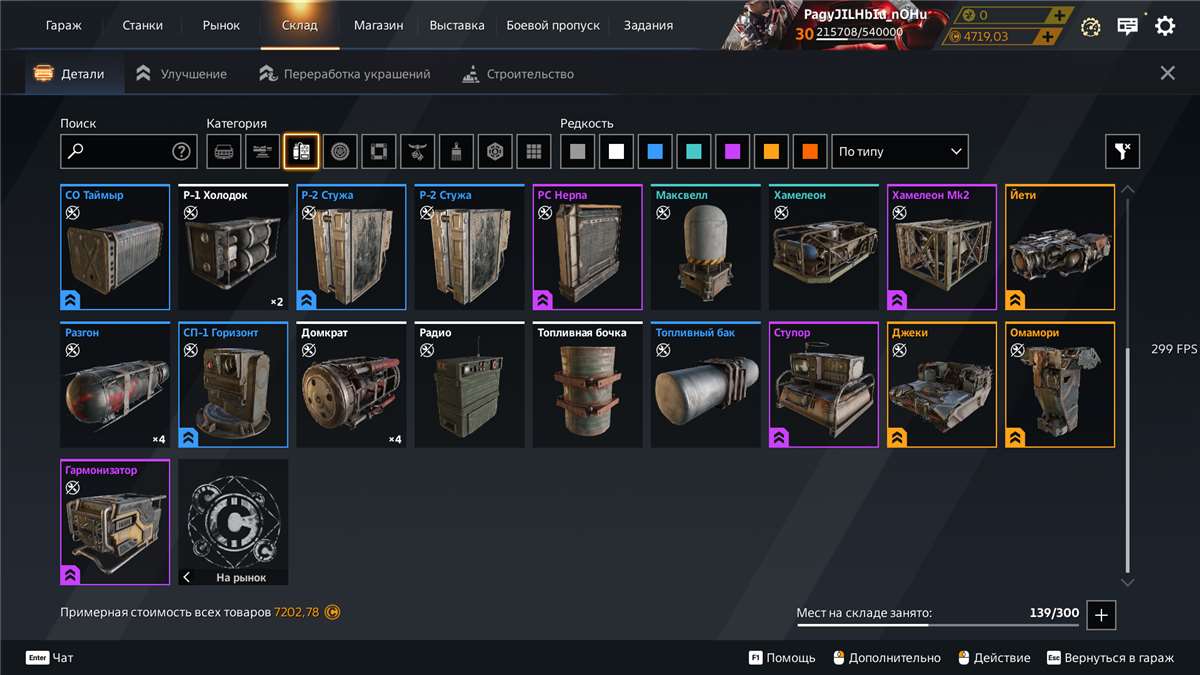Choose the Топливная бочка item
The width and height of the screenshot is (1200, 675).
tap(587, 385)
